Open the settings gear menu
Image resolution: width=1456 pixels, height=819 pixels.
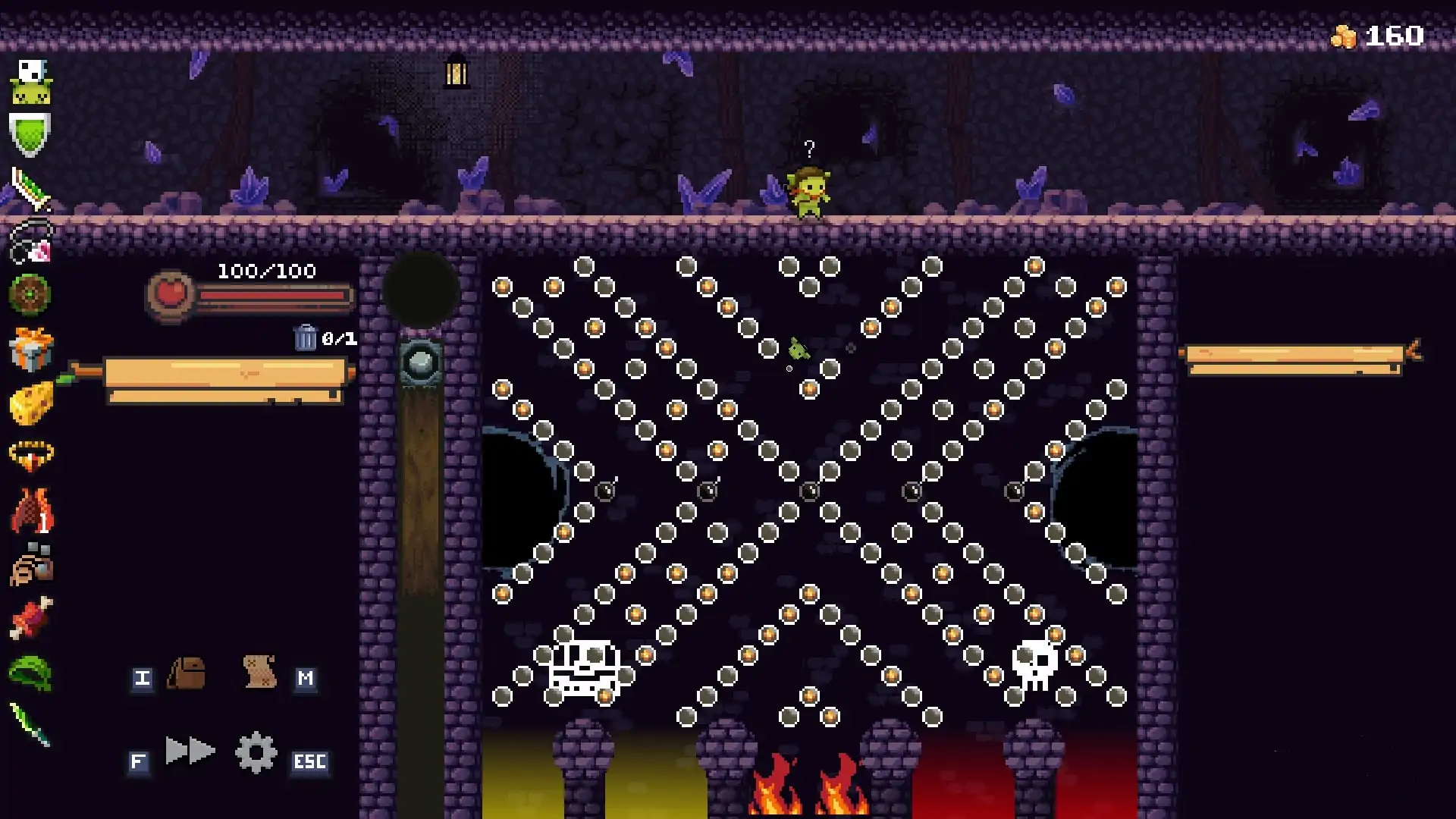coord(256,752)
